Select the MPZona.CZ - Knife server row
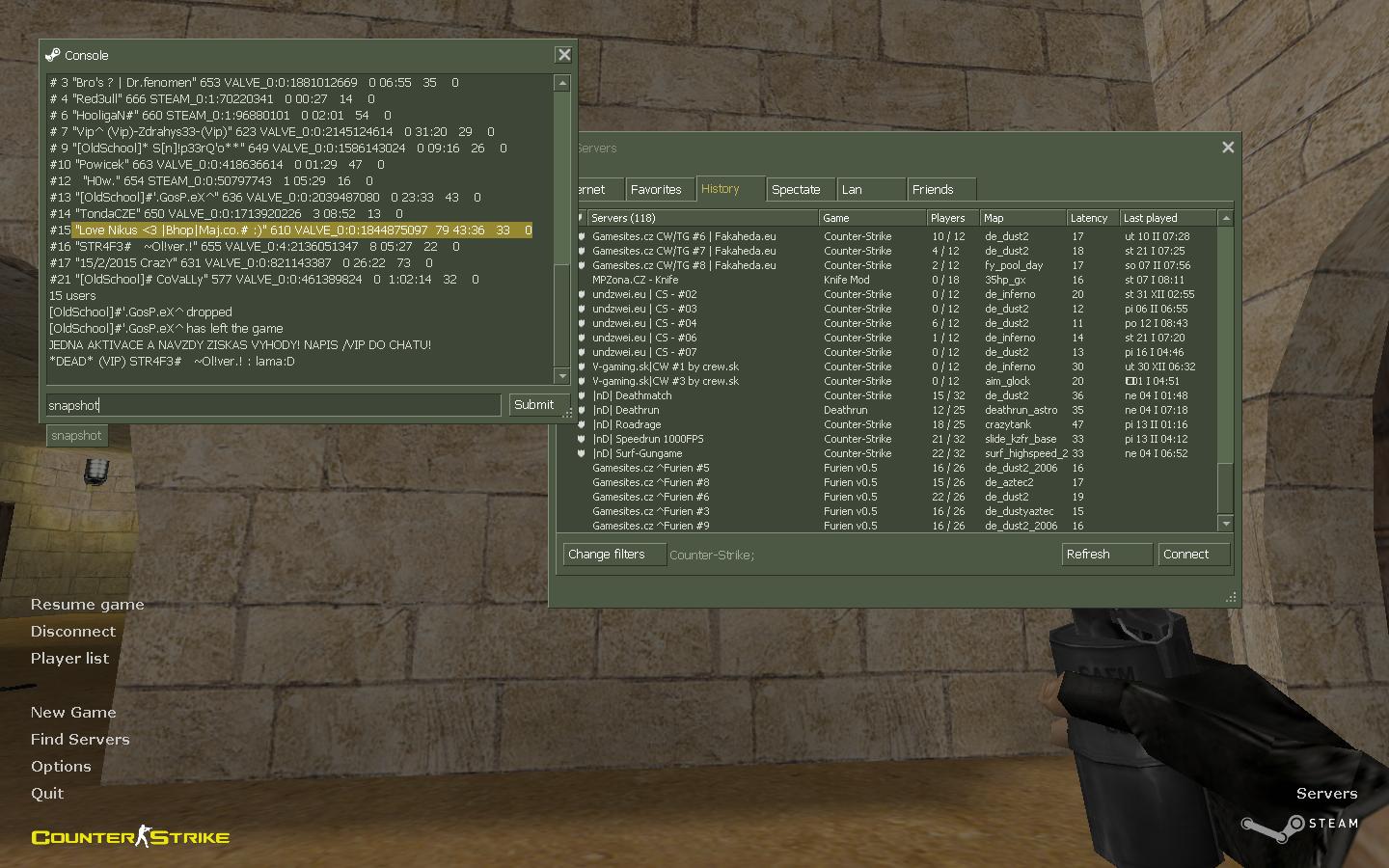 pos(636,280)
